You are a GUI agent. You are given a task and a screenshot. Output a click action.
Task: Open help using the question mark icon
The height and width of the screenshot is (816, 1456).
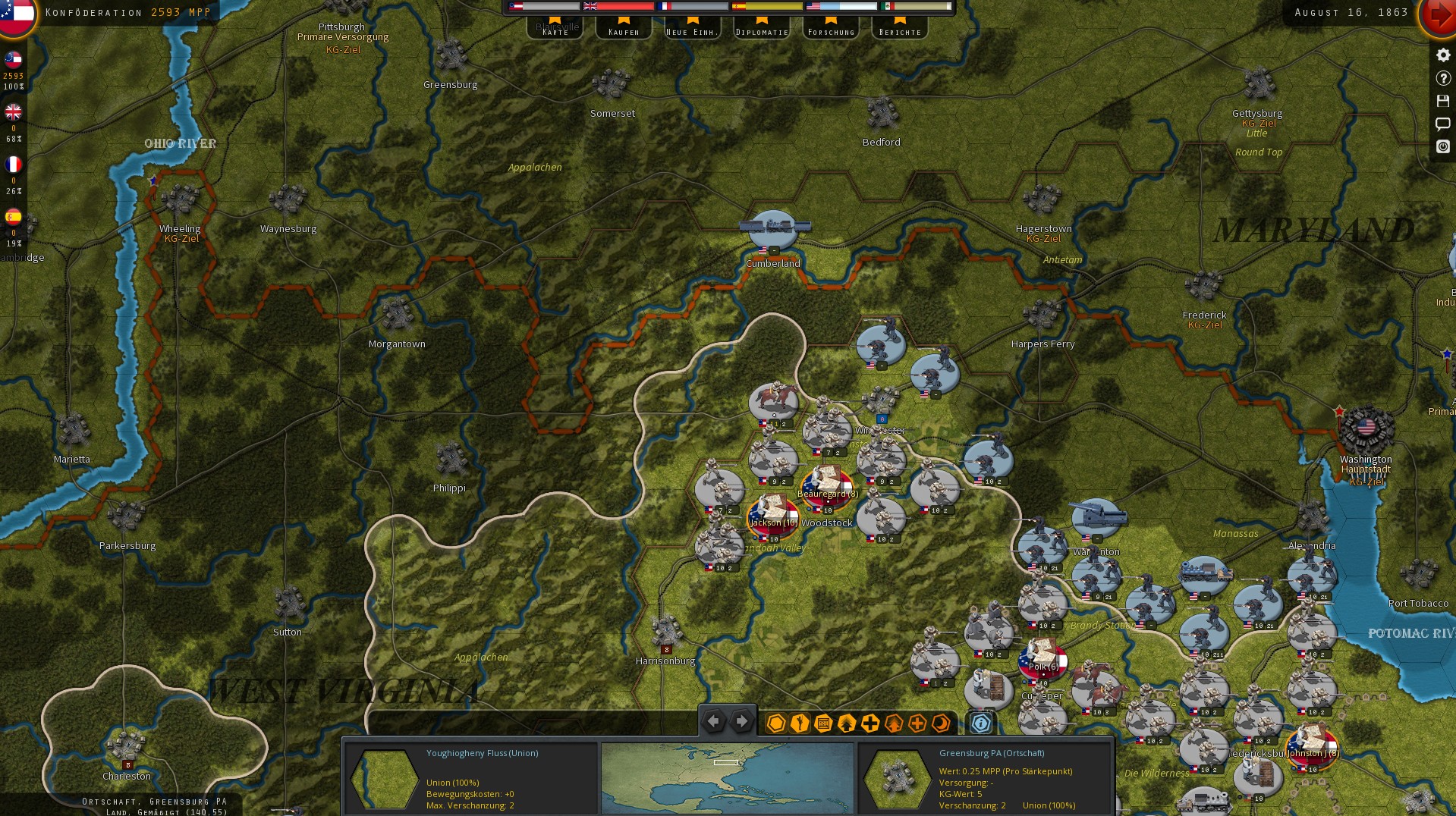pyautogui.click(x=1442, y=78)
